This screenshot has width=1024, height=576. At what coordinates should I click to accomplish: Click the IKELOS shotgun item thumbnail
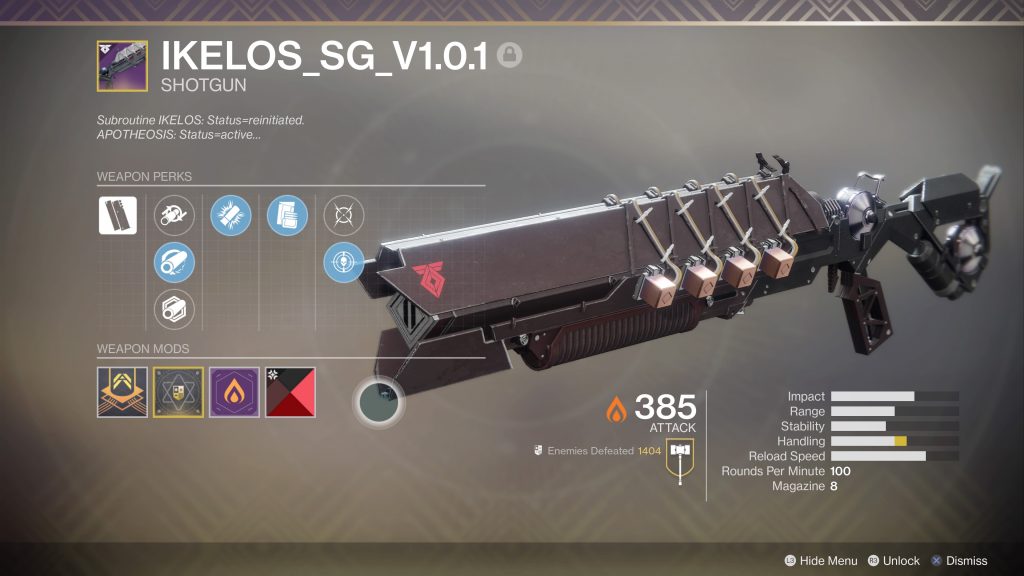point(122,66)
